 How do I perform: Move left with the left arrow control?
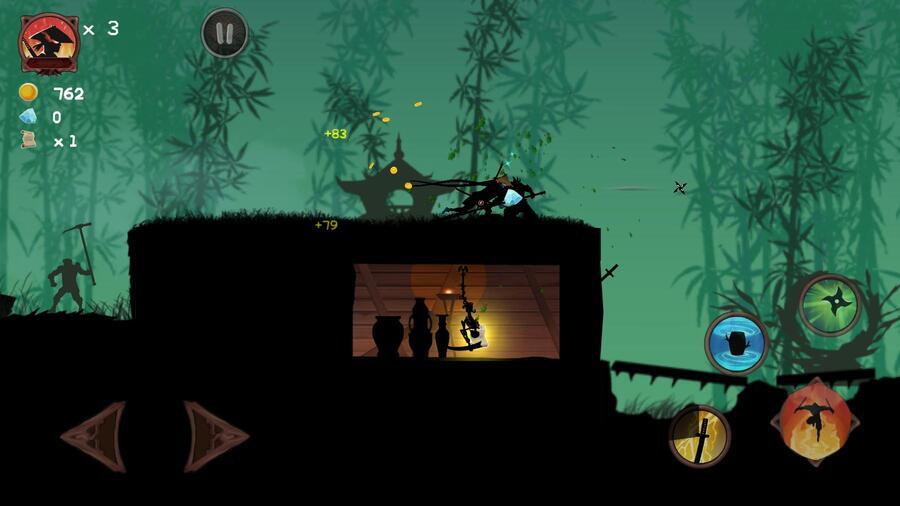pos(95,436)
